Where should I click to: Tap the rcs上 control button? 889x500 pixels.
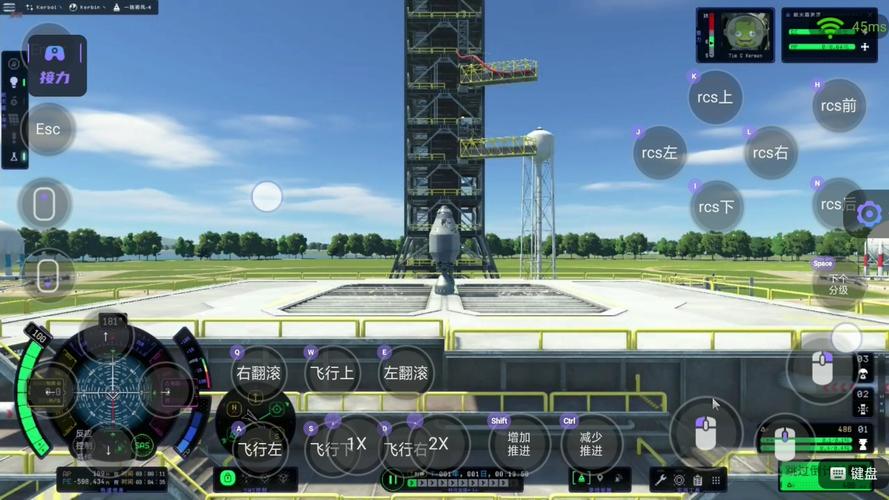[x=714, y=98]
